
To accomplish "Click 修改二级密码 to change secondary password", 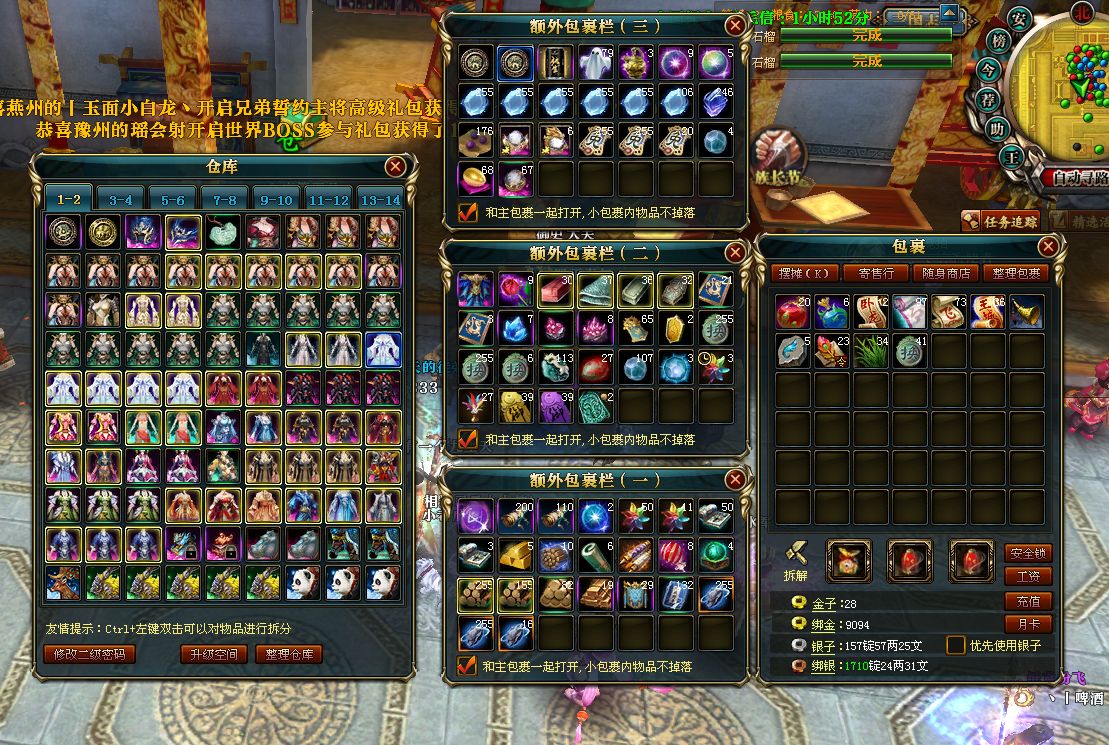I will 89,655.
